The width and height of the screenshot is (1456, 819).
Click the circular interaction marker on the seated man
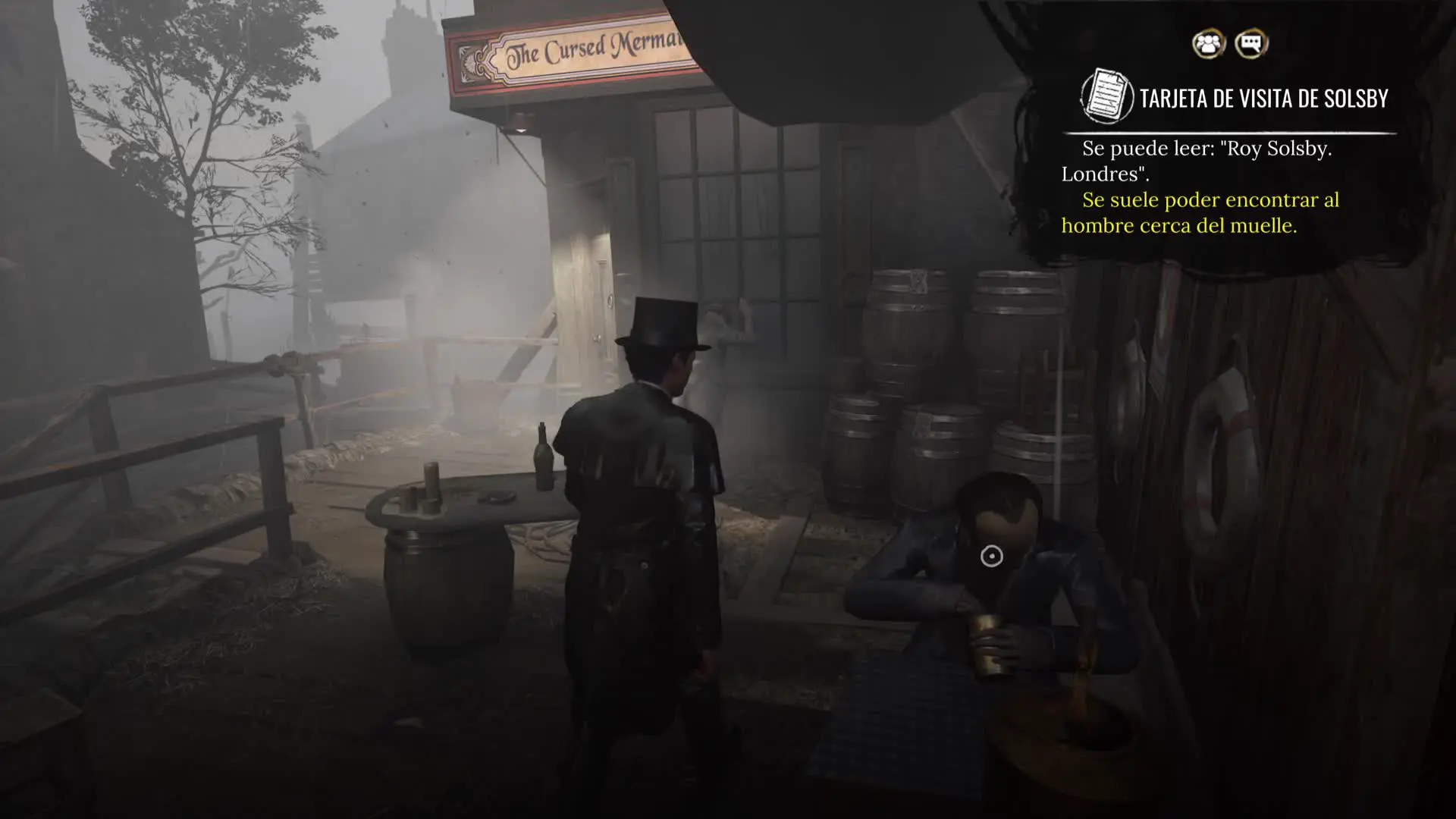pyautogui.click(x=991, y=557)
